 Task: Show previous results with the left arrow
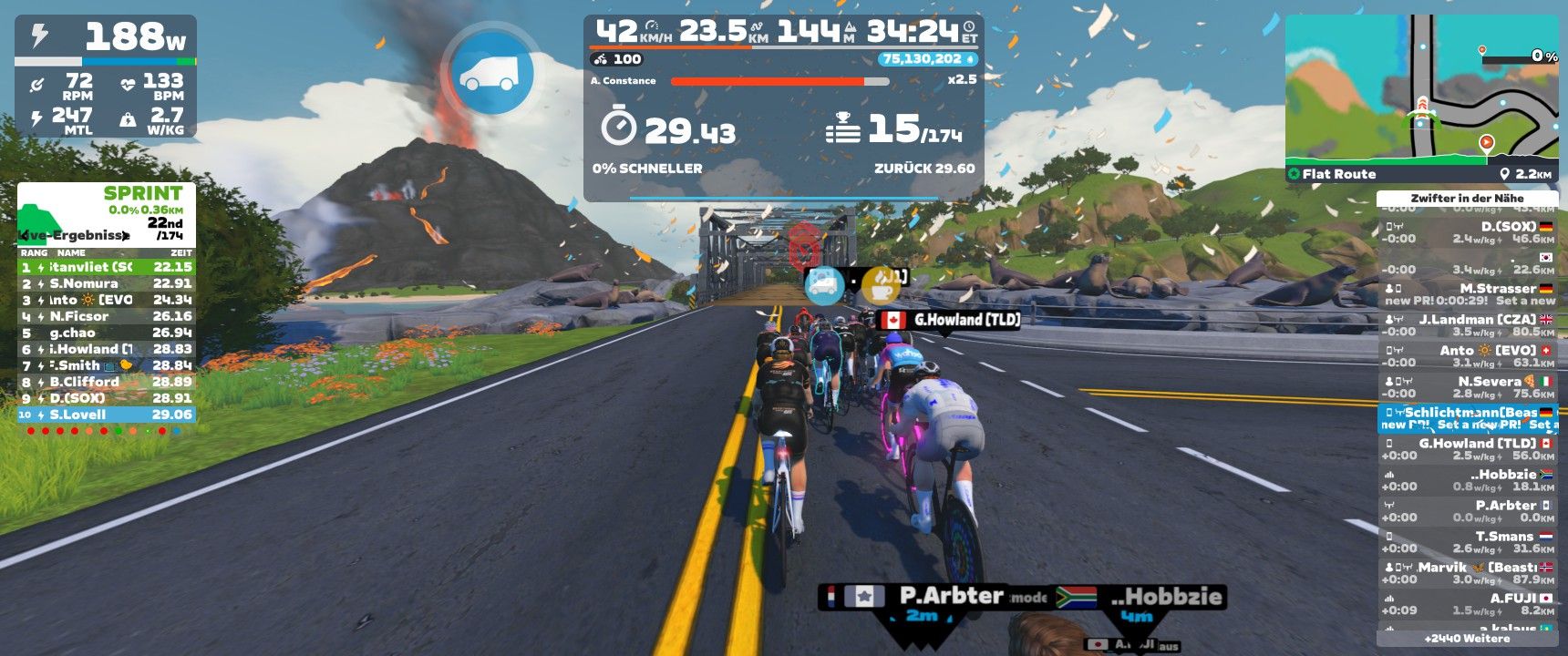[x=25, y=235]
